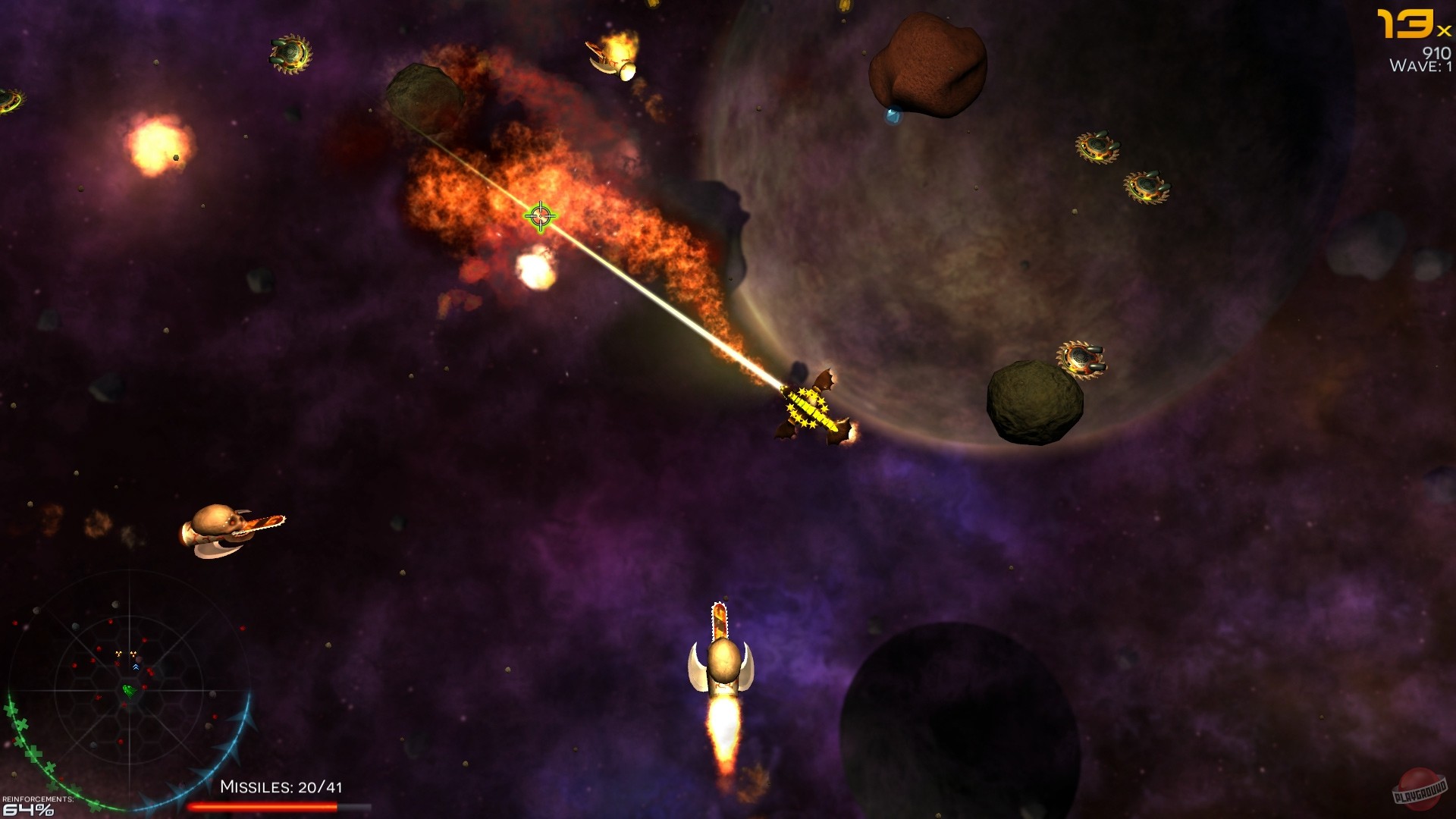Select the green player blip on the radar
This screenshot has height=819, width=1456.
tap(129, 689)
